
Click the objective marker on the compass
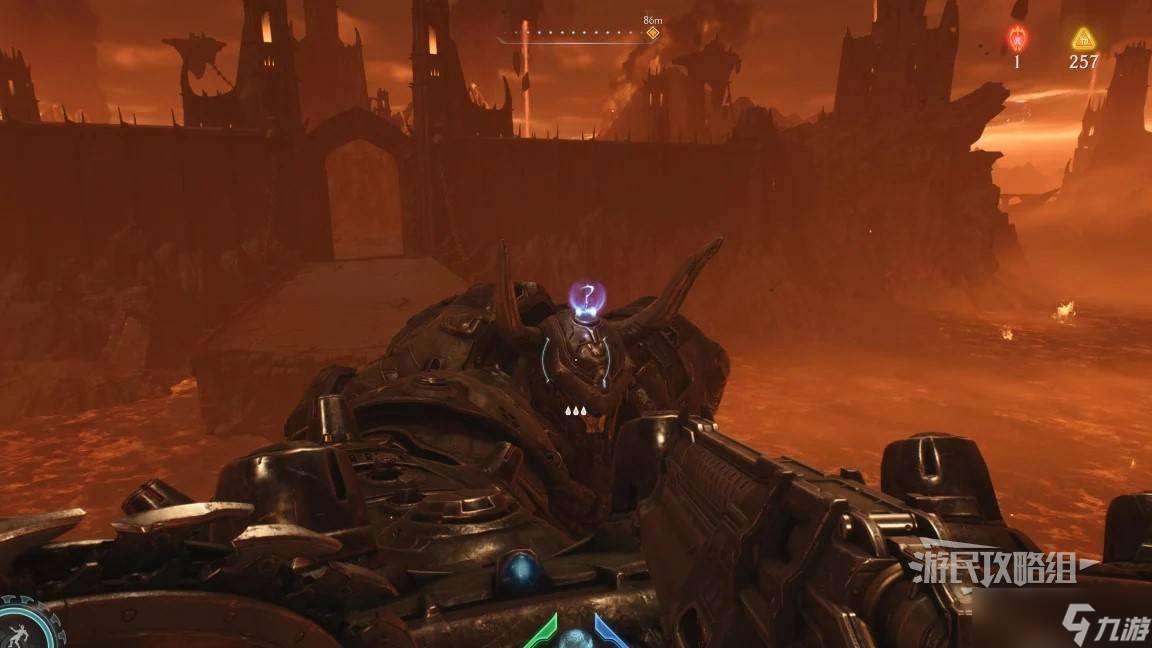(x=653, y=33)
